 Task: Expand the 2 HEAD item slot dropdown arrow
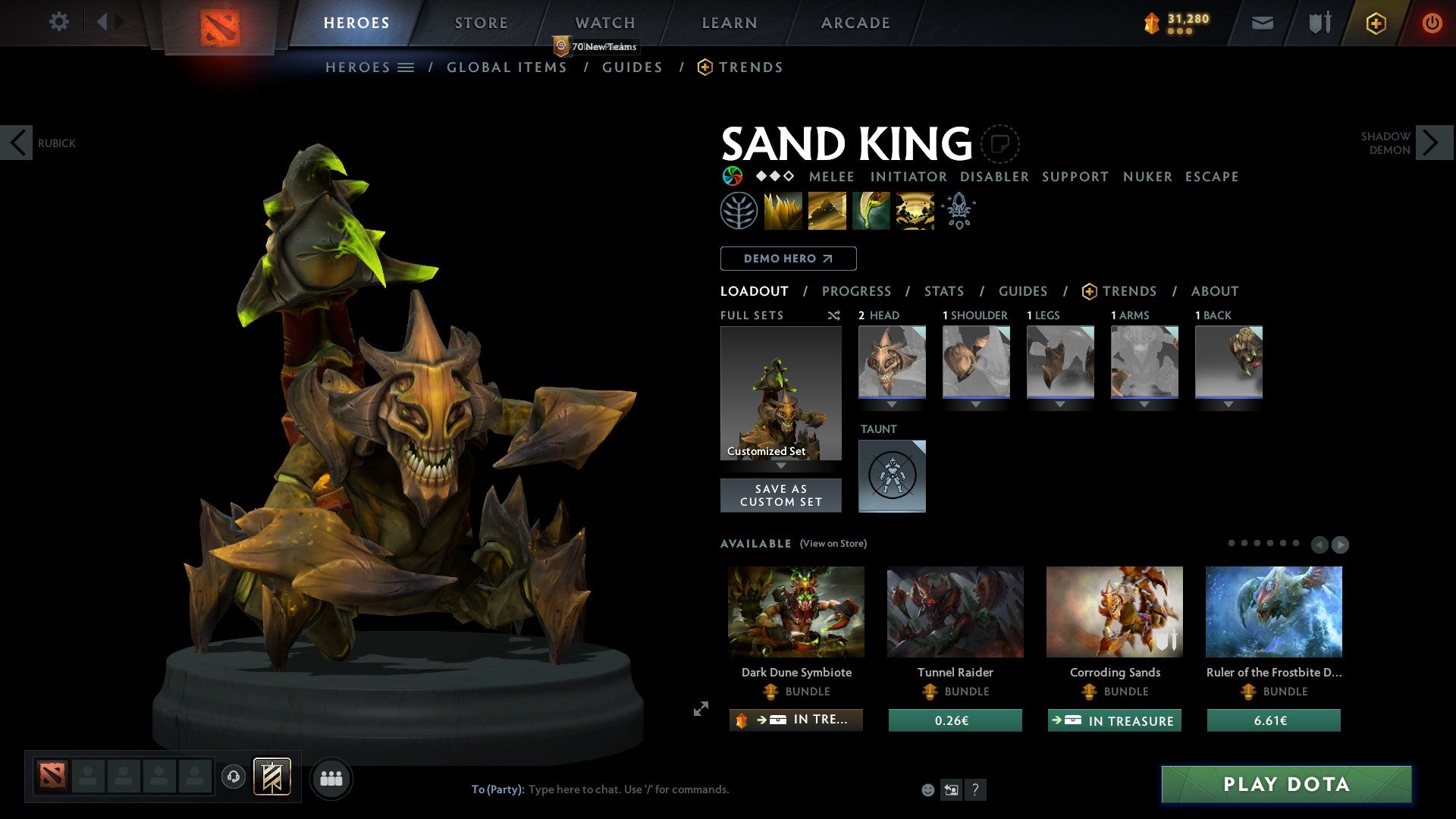click(x=892, y=404)
